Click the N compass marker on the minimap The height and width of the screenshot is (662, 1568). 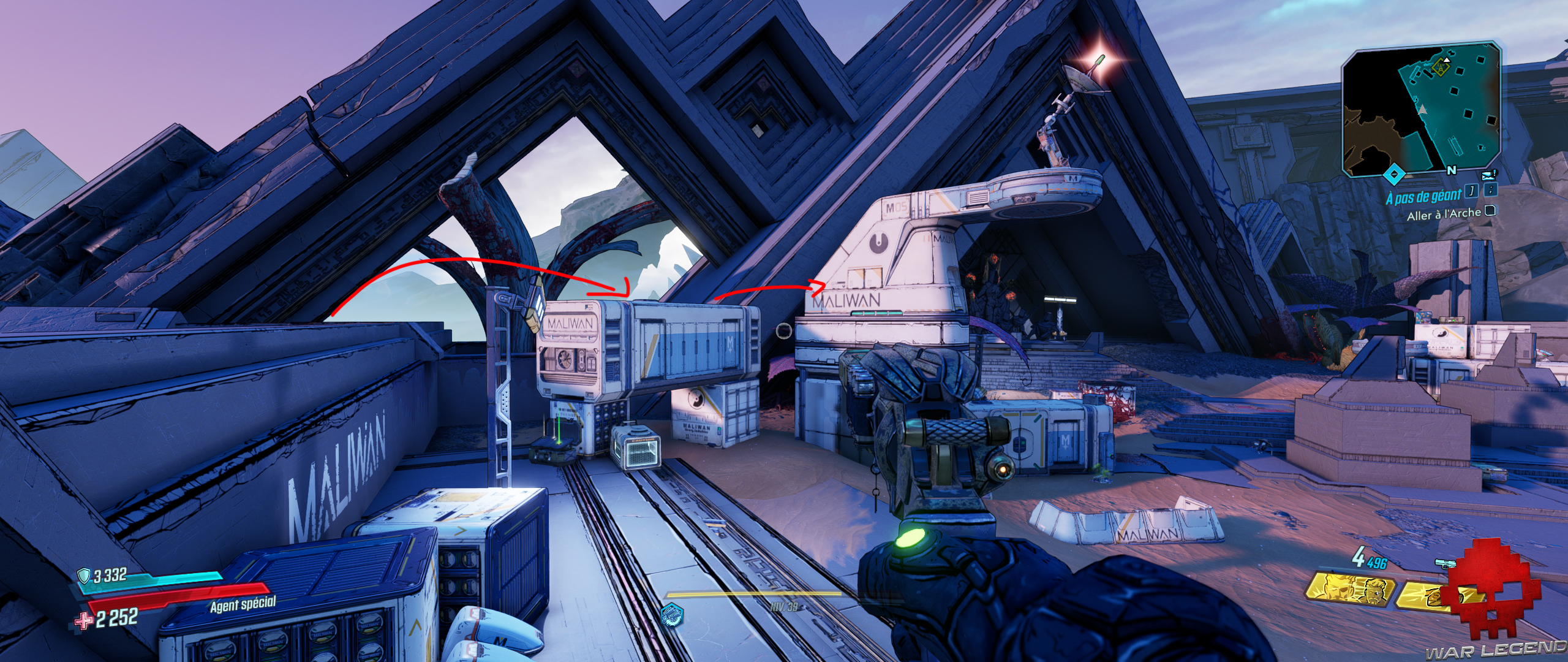pyautogui.click(x=1452, y=170)
